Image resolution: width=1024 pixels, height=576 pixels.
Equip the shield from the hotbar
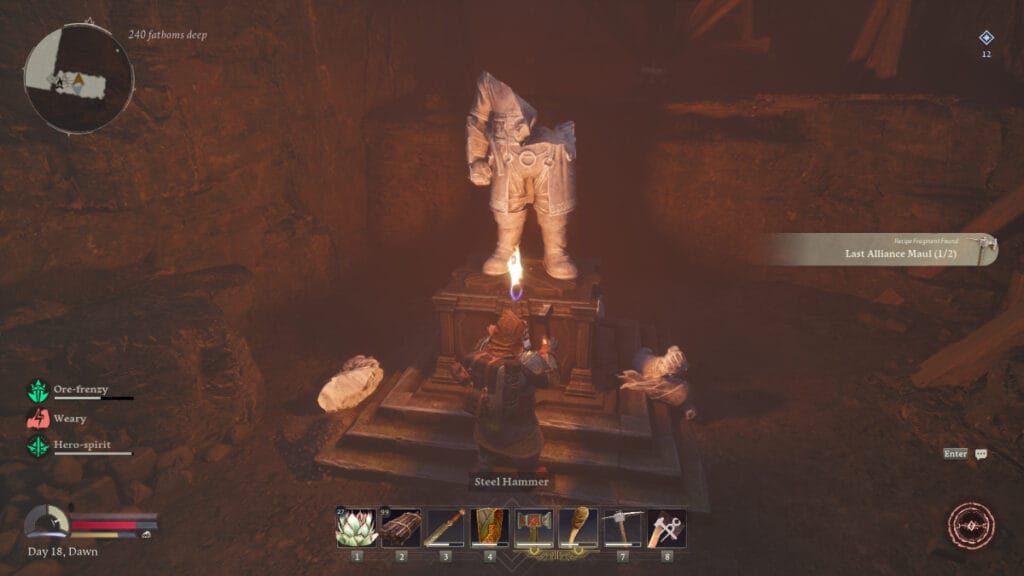[490, 527]
